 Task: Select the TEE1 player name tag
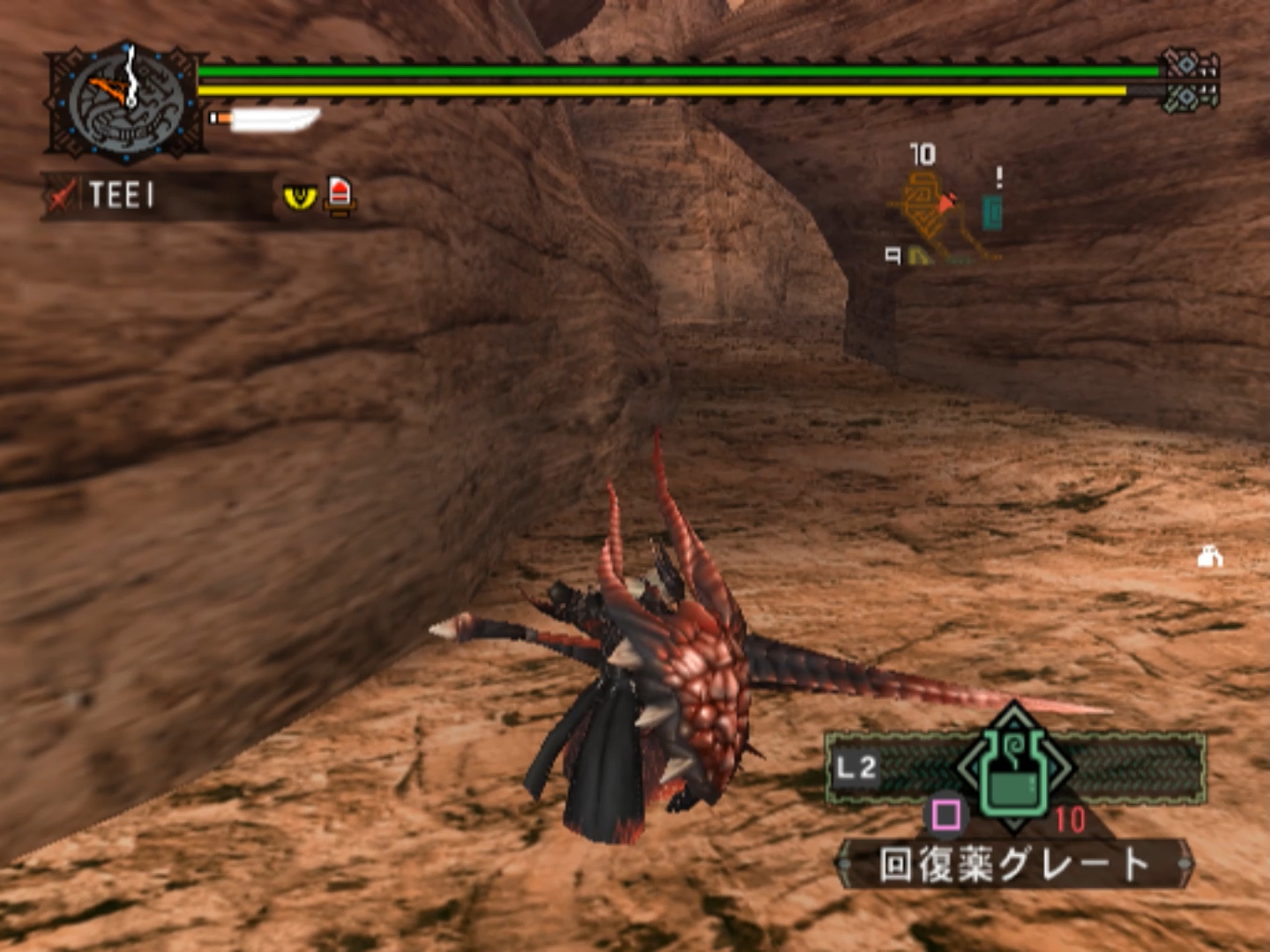pyautogui.click(x=122, y=195)
